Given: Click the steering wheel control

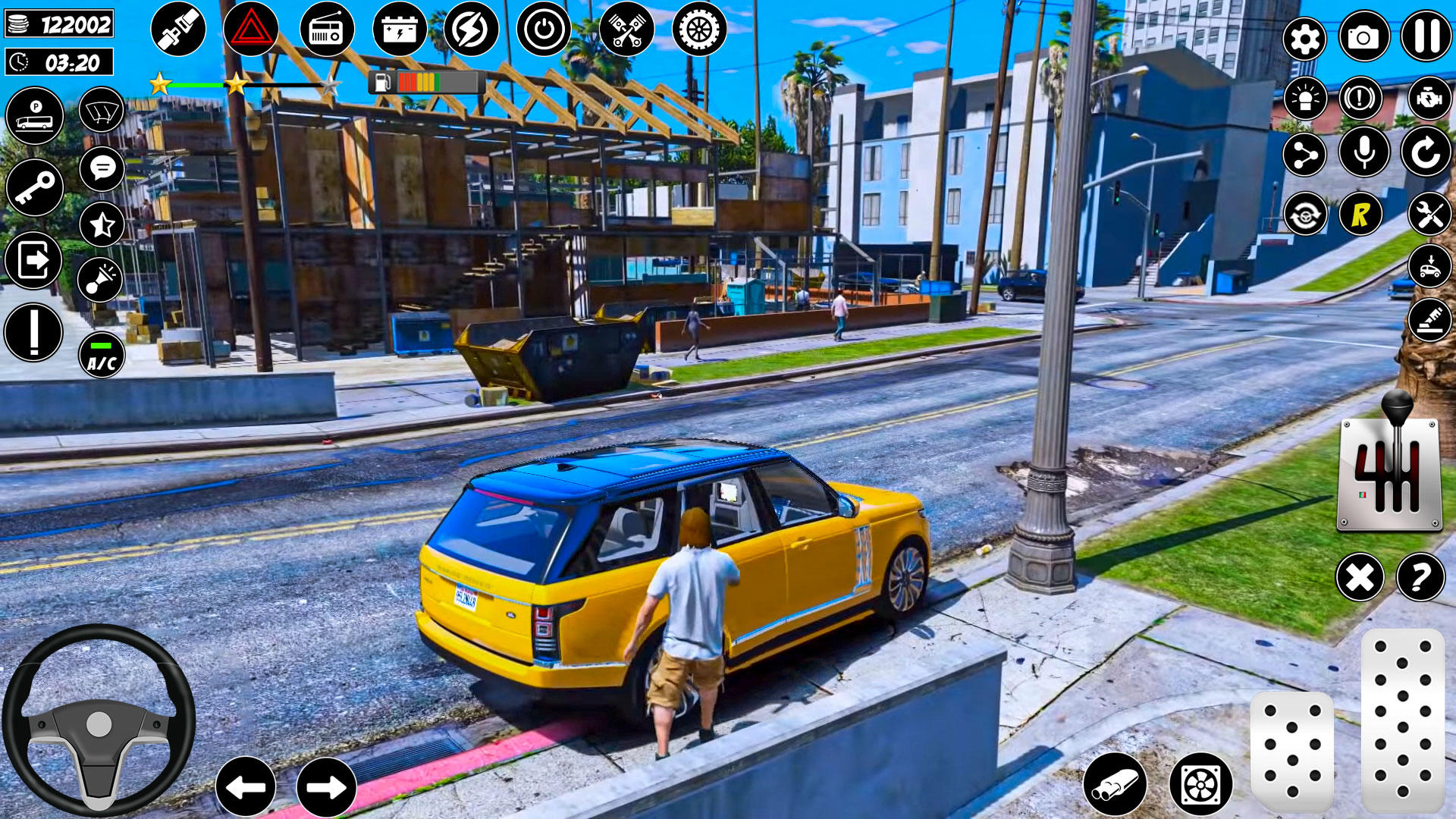Looking at the screenshot, I should (x=99, y=720).
